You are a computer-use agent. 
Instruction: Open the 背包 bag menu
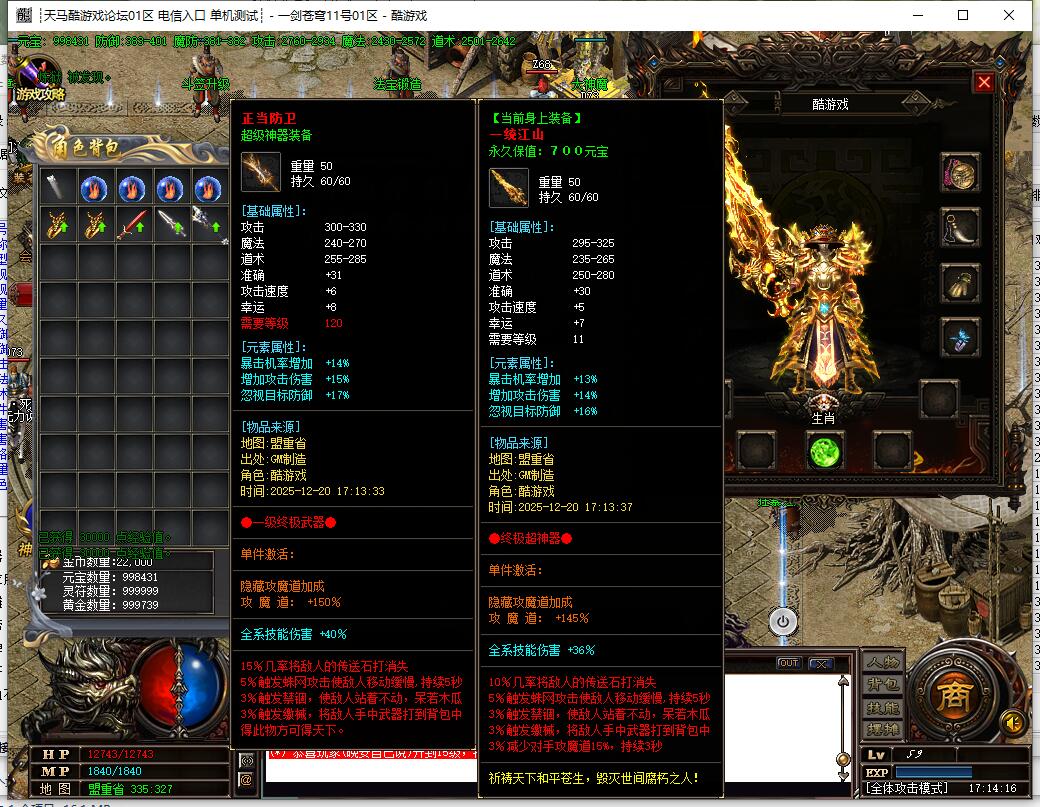(x=883, y=685)
